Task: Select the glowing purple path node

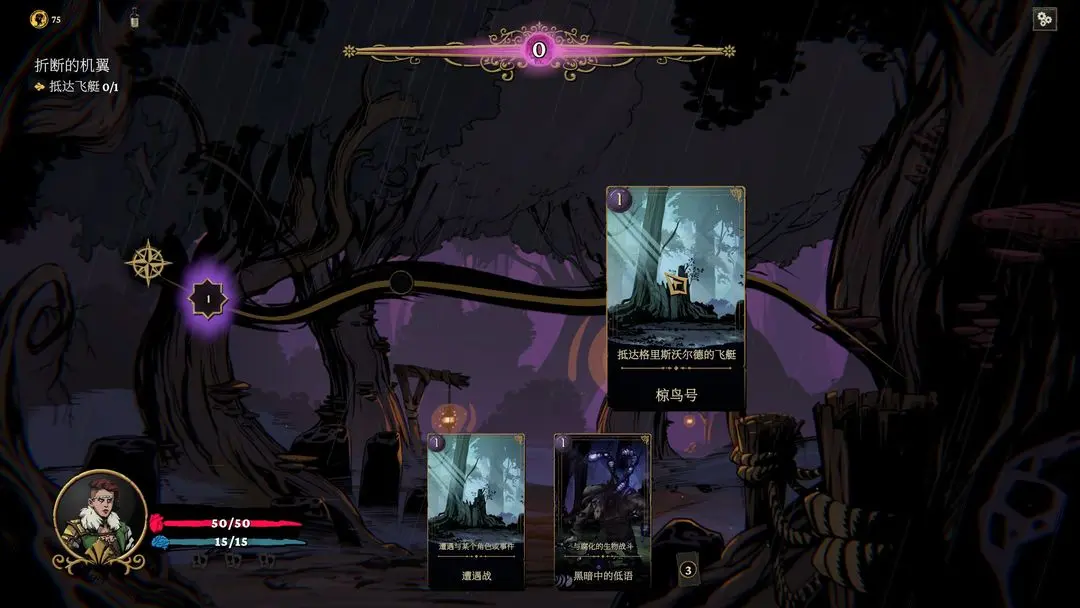Action: pos(209,297)
